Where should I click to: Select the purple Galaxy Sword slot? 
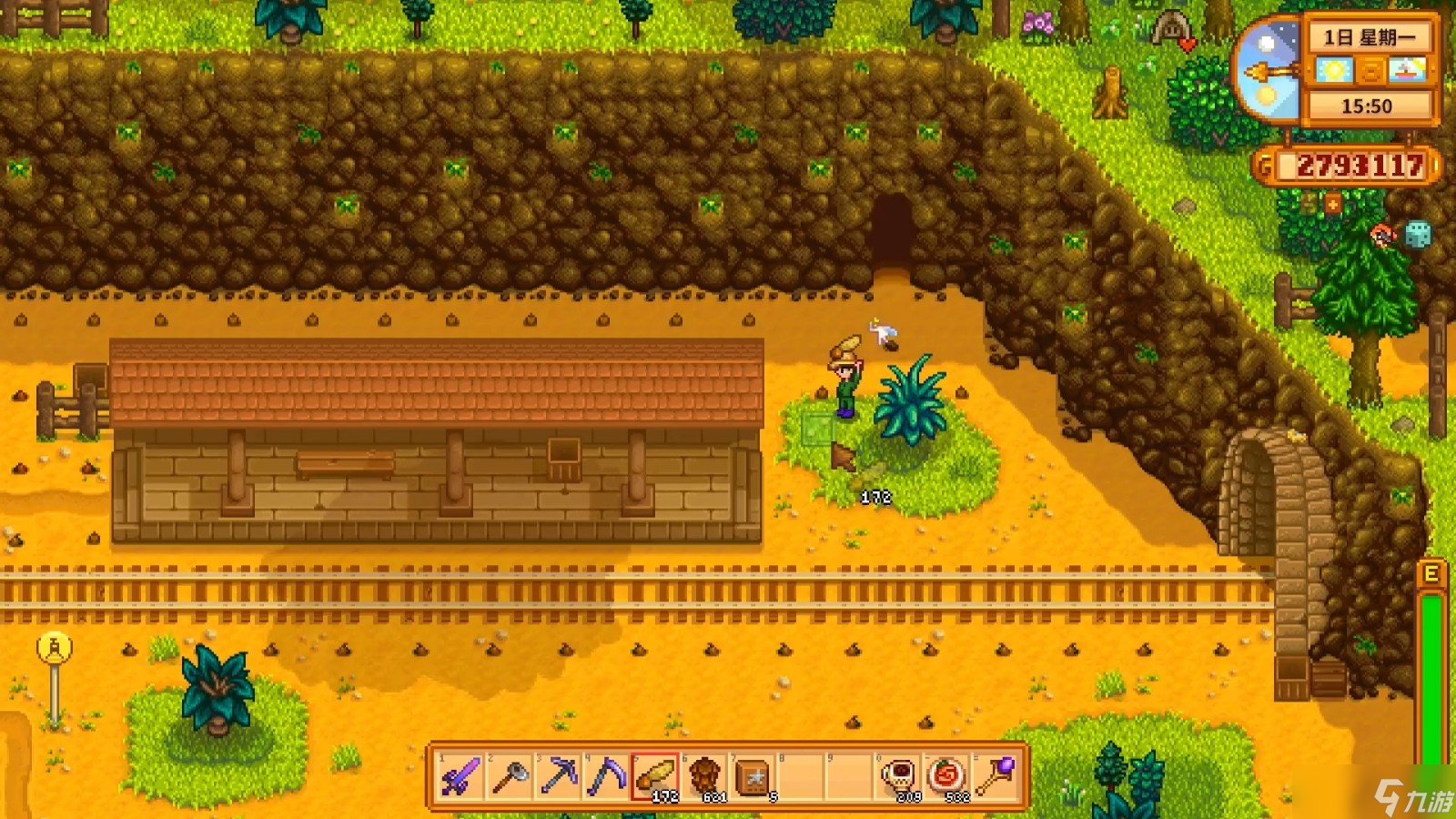click(x=460, y=776)
